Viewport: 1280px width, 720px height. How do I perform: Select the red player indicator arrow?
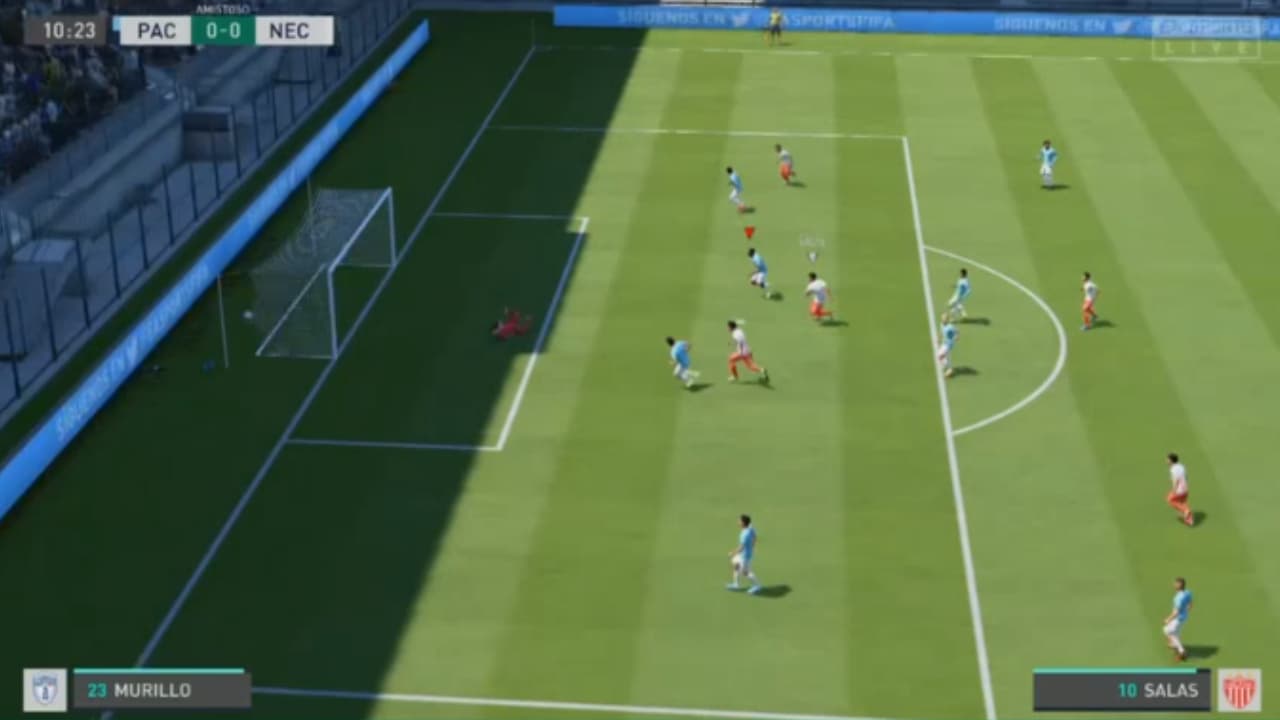pyautogui.click(x=748, y=230)
